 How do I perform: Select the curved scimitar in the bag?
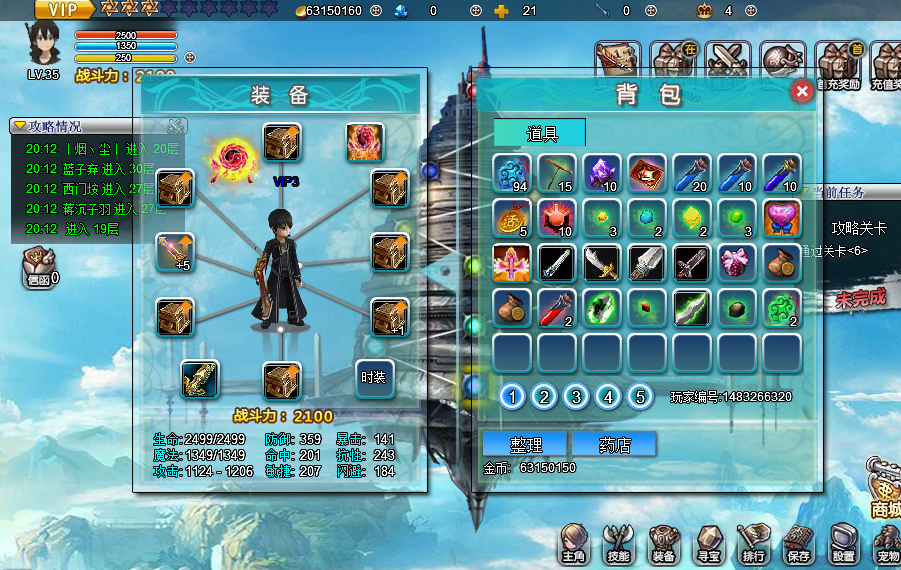(602, 263)
